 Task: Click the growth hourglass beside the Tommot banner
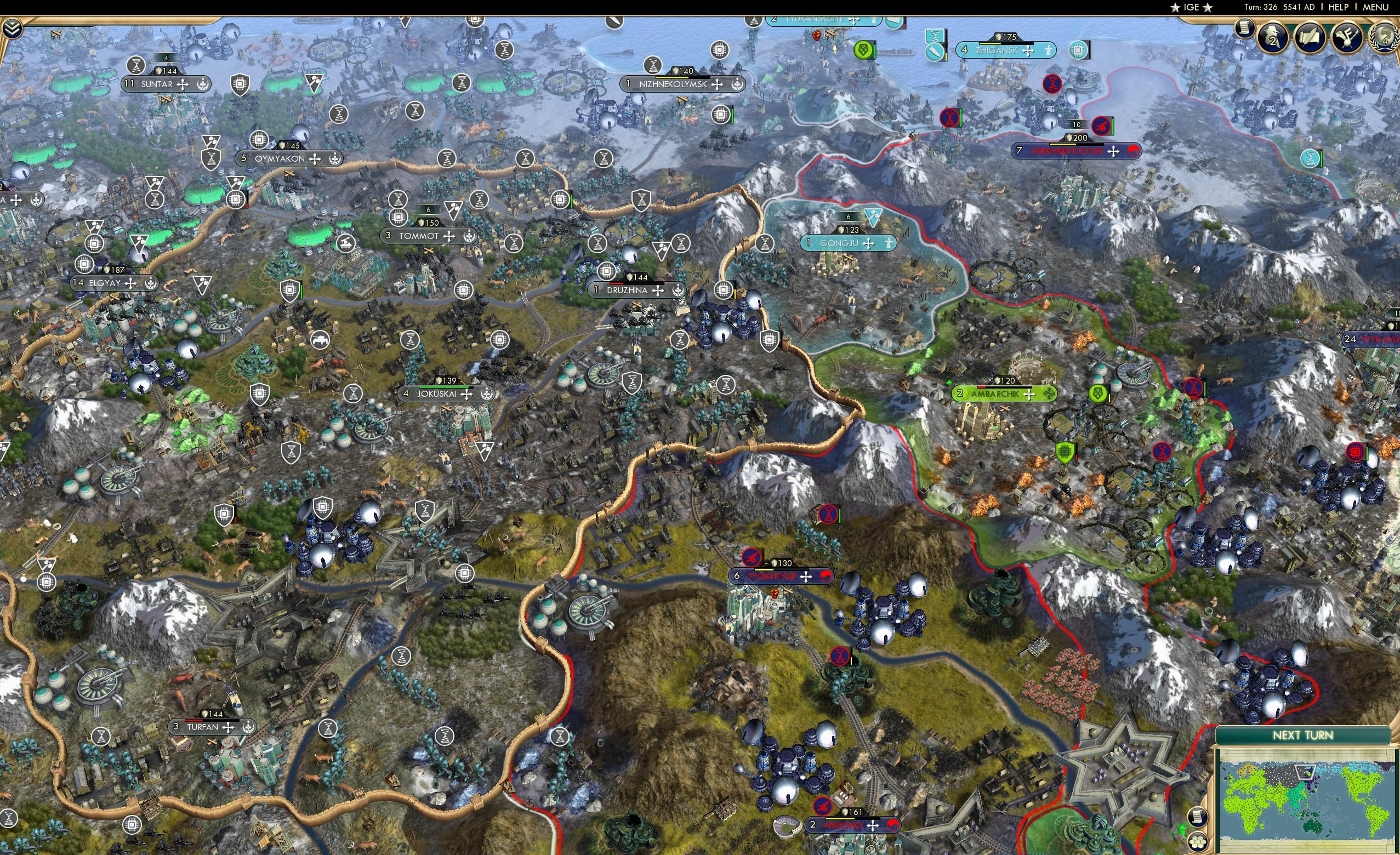399,200
